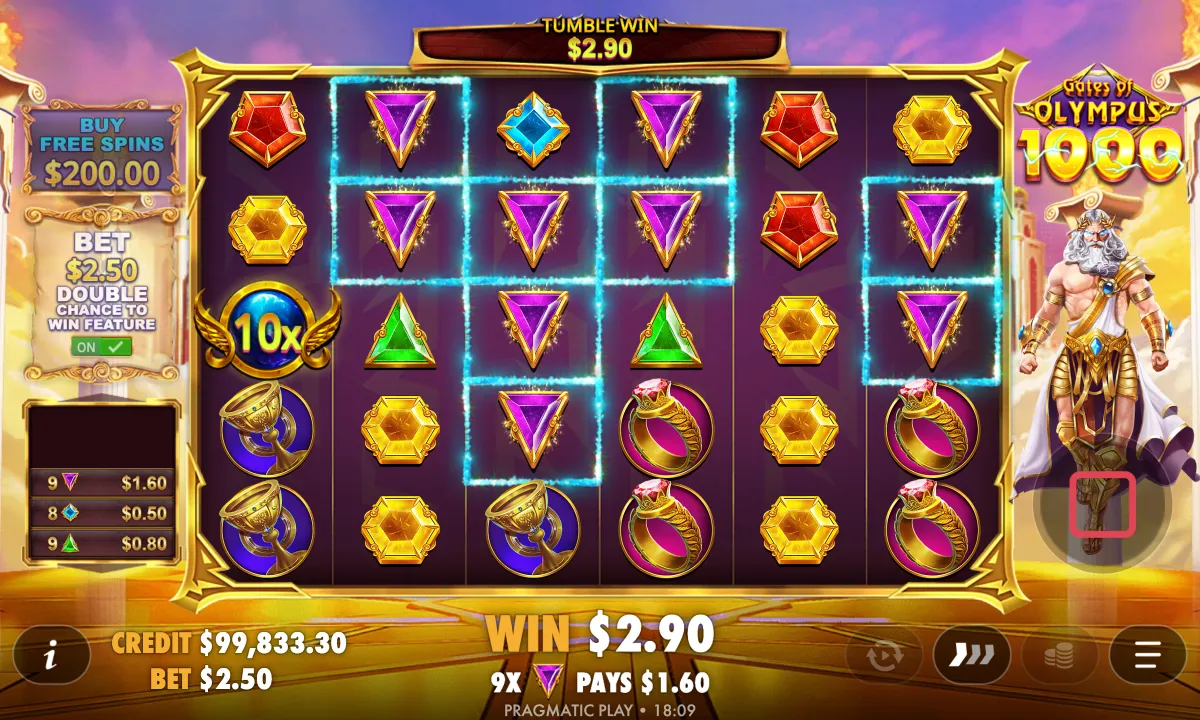The width and height of the screenshot is (1200, 720).
Task: Open the game info paytable
Action: coord(50,657)
